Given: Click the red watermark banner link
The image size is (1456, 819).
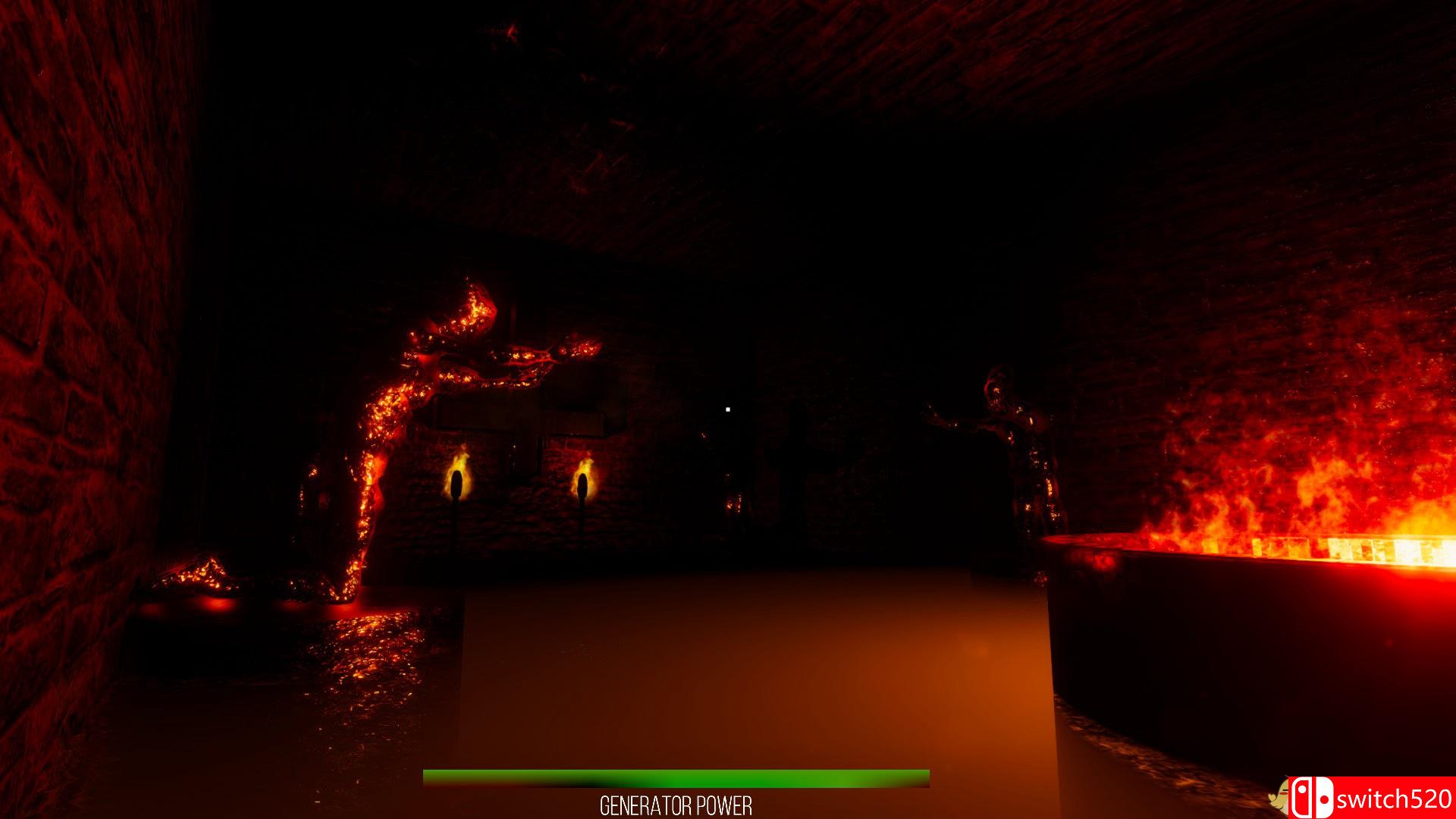Looking at the screenshot, I should pyautogui.click(x=1365, y=797).
